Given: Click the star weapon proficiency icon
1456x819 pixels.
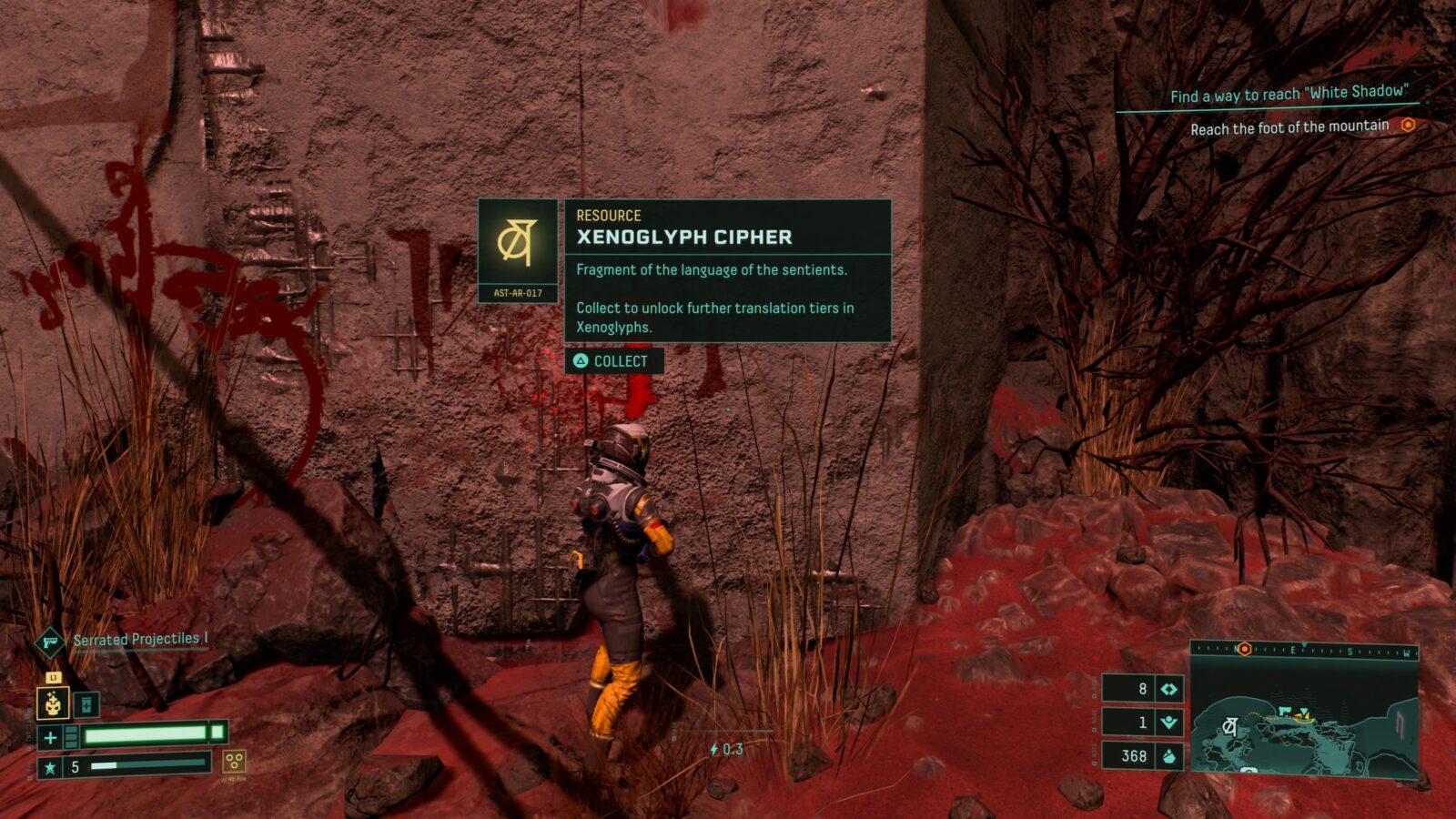Looking at the screenshot, I should (50, 767).
